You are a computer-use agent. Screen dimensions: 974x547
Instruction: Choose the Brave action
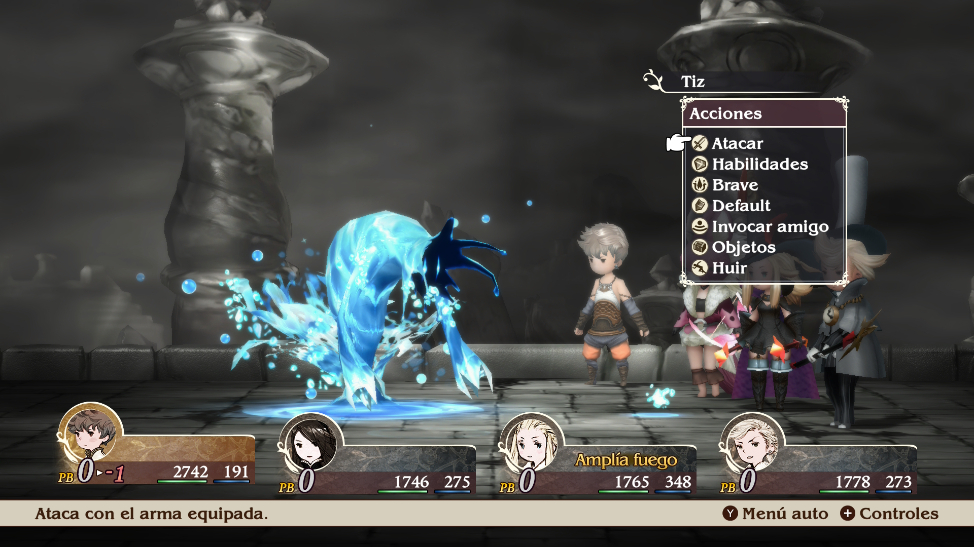734,185
